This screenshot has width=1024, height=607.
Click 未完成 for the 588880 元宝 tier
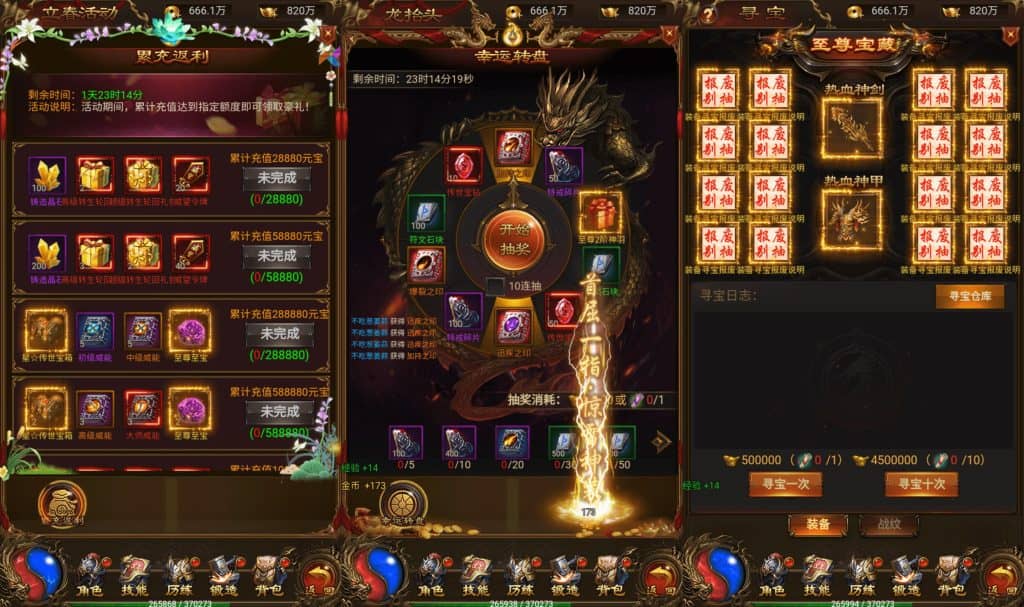[279, 411]
